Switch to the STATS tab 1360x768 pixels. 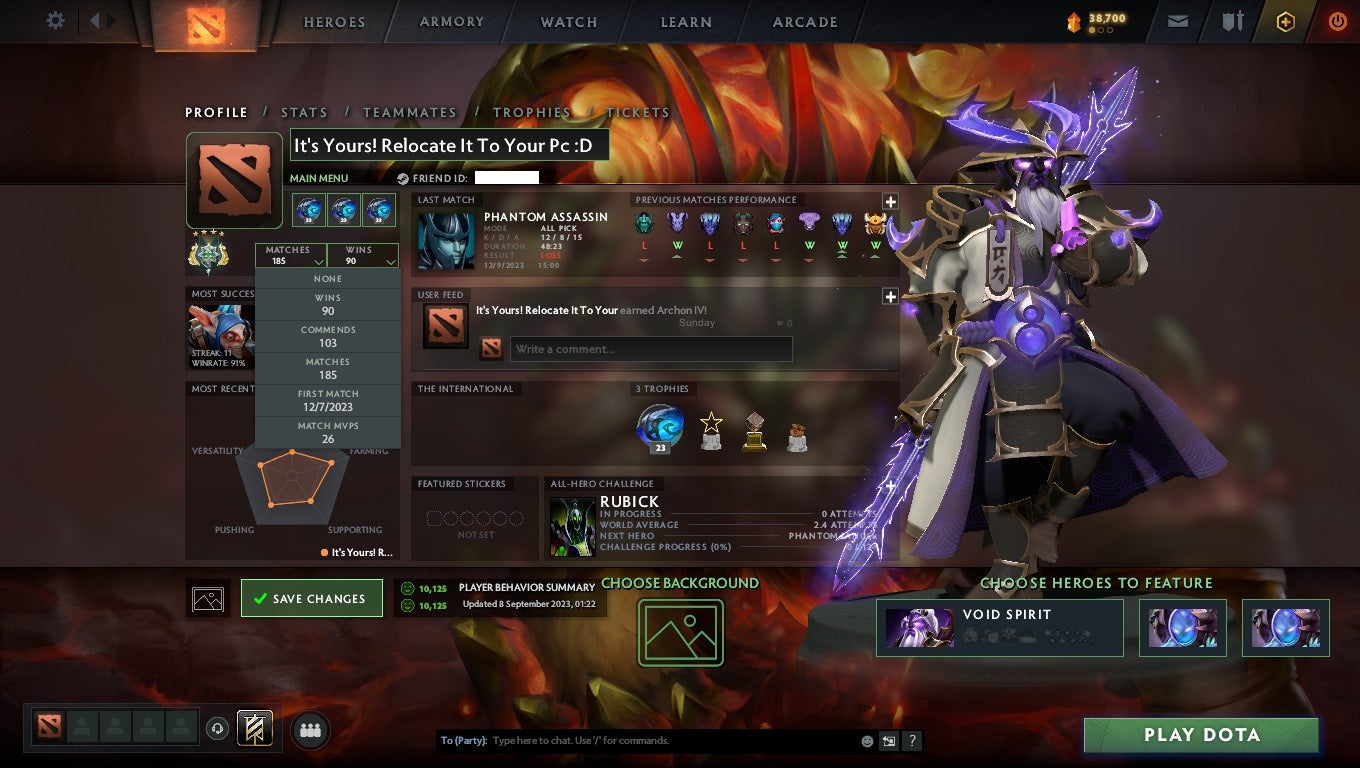click(304, 112)
